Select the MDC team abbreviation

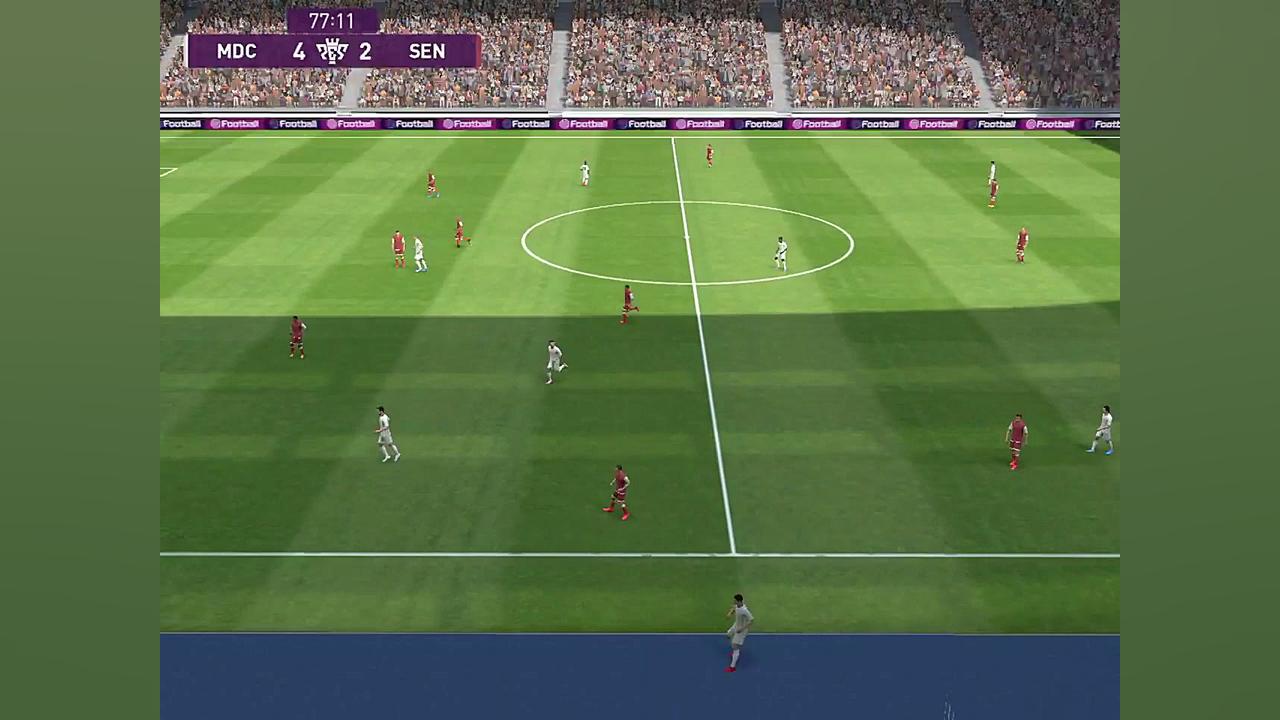[236, 51]
